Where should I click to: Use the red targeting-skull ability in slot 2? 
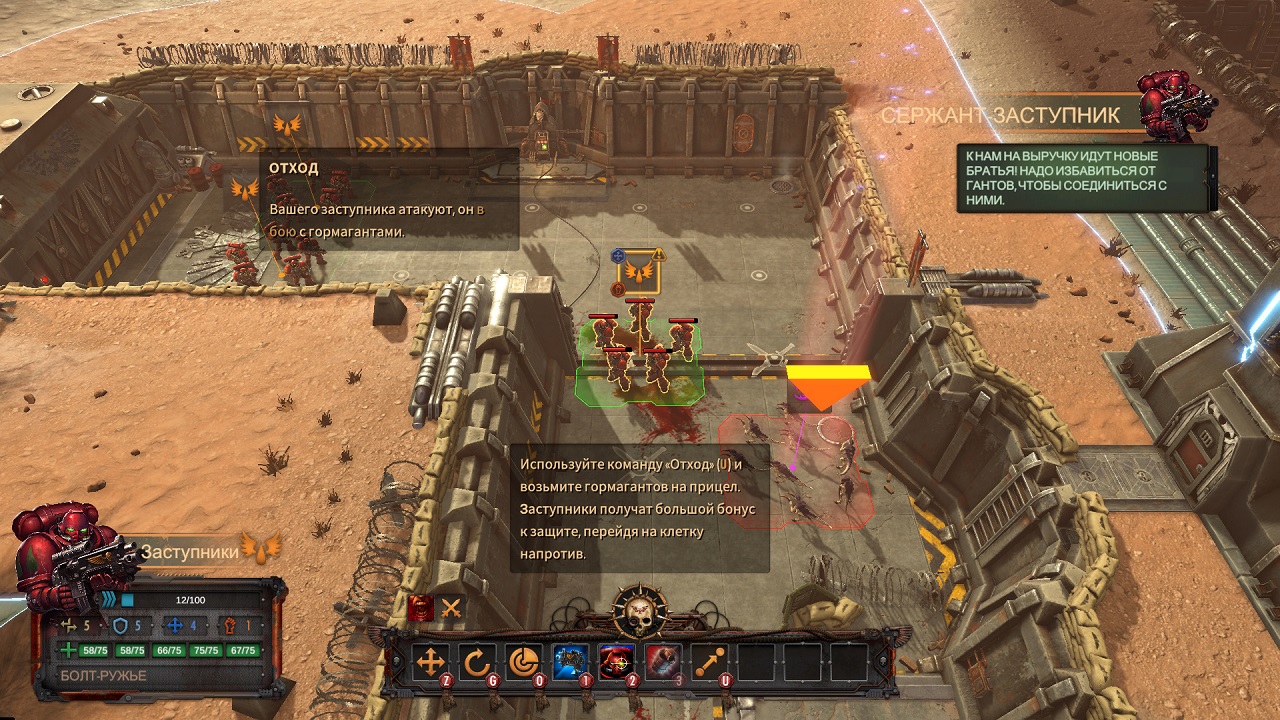[615, 660]
